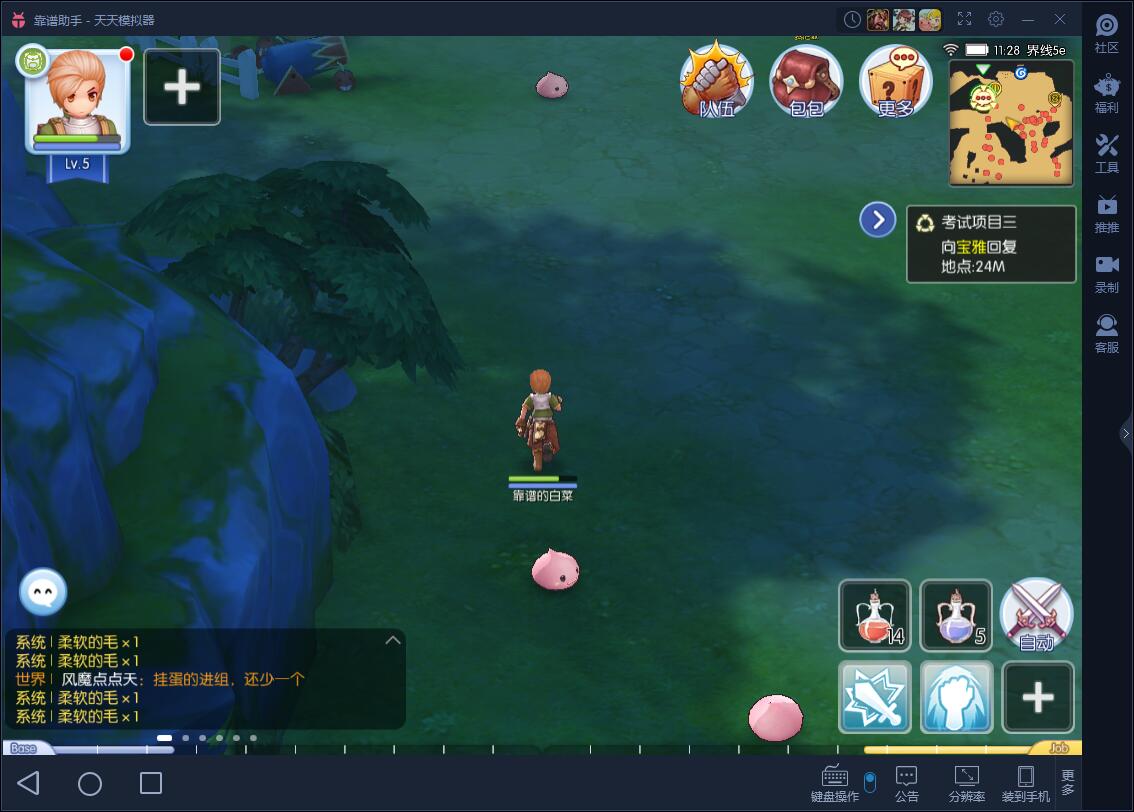Open the minimap
Image resolution: width=1134 pixels, height=812 pixels.
click(x=1011, y=122)
